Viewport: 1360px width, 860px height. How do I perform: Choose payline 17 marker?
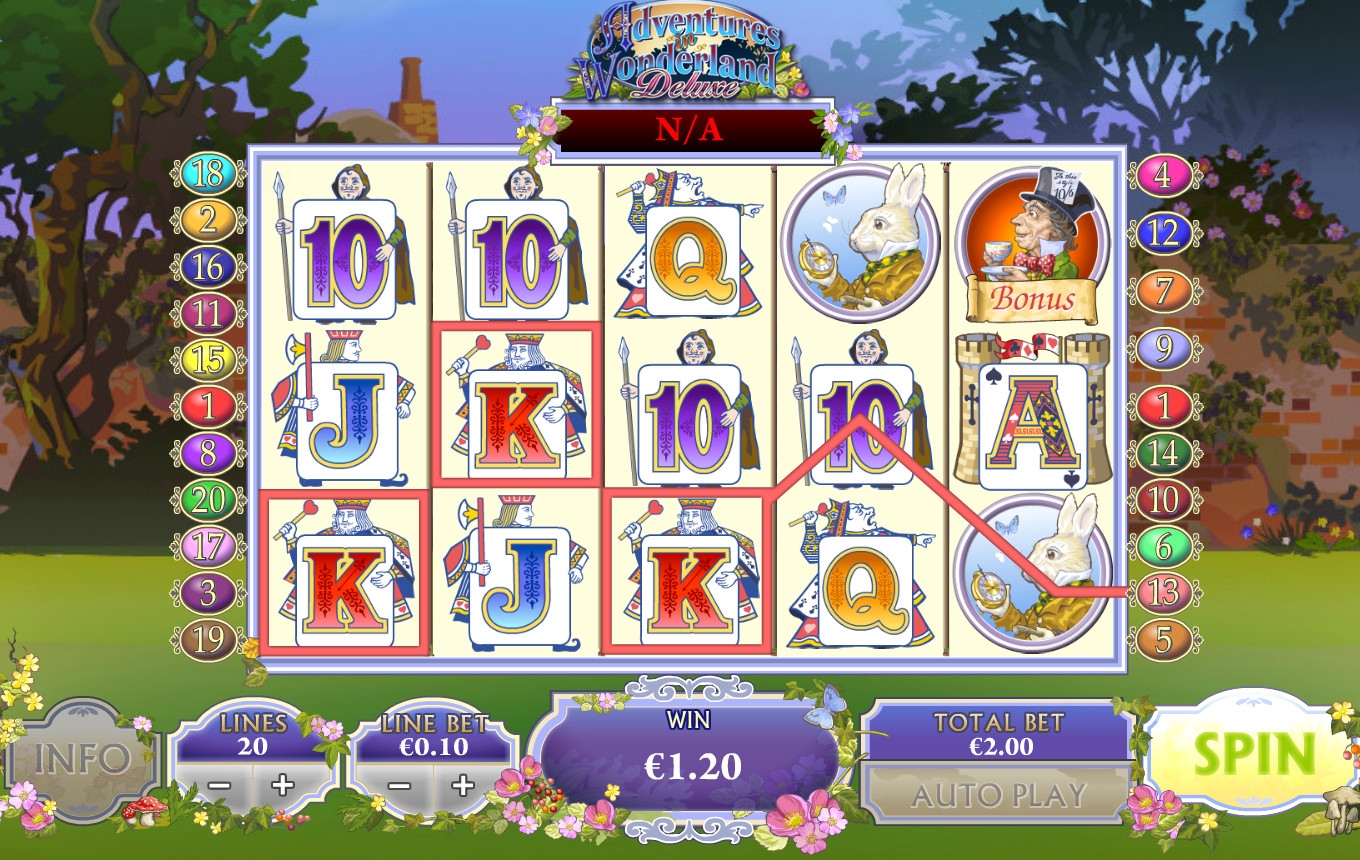coord(207,546)
